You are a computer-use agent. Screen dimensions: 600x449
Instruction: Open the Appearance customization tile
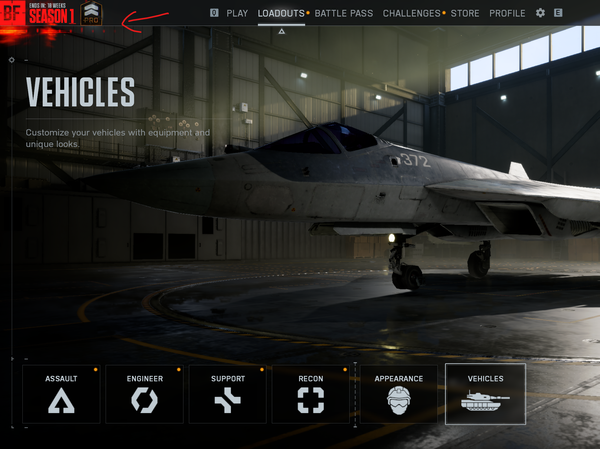coord(398,393)
